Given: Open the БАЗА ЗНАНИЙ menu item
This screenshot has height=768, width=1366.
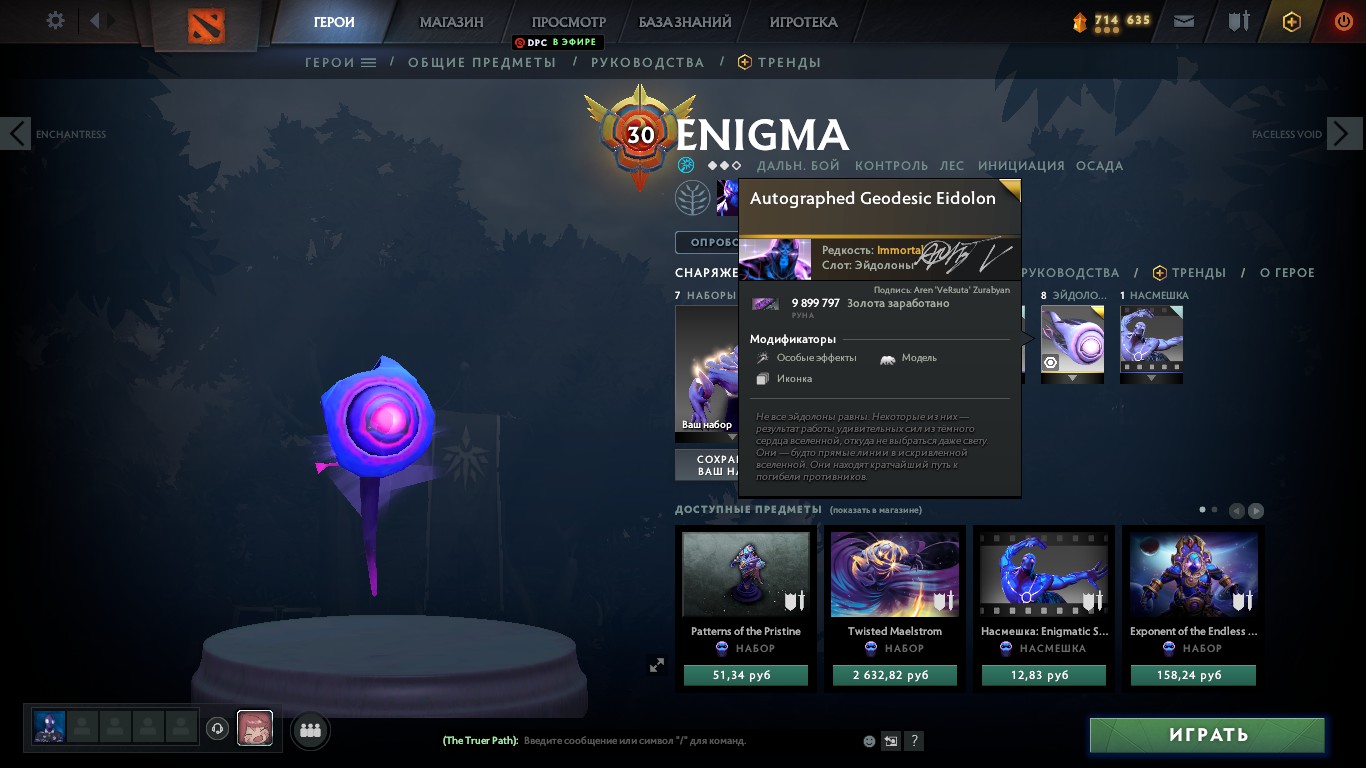Looking at the screenshot, I should 683,21.
